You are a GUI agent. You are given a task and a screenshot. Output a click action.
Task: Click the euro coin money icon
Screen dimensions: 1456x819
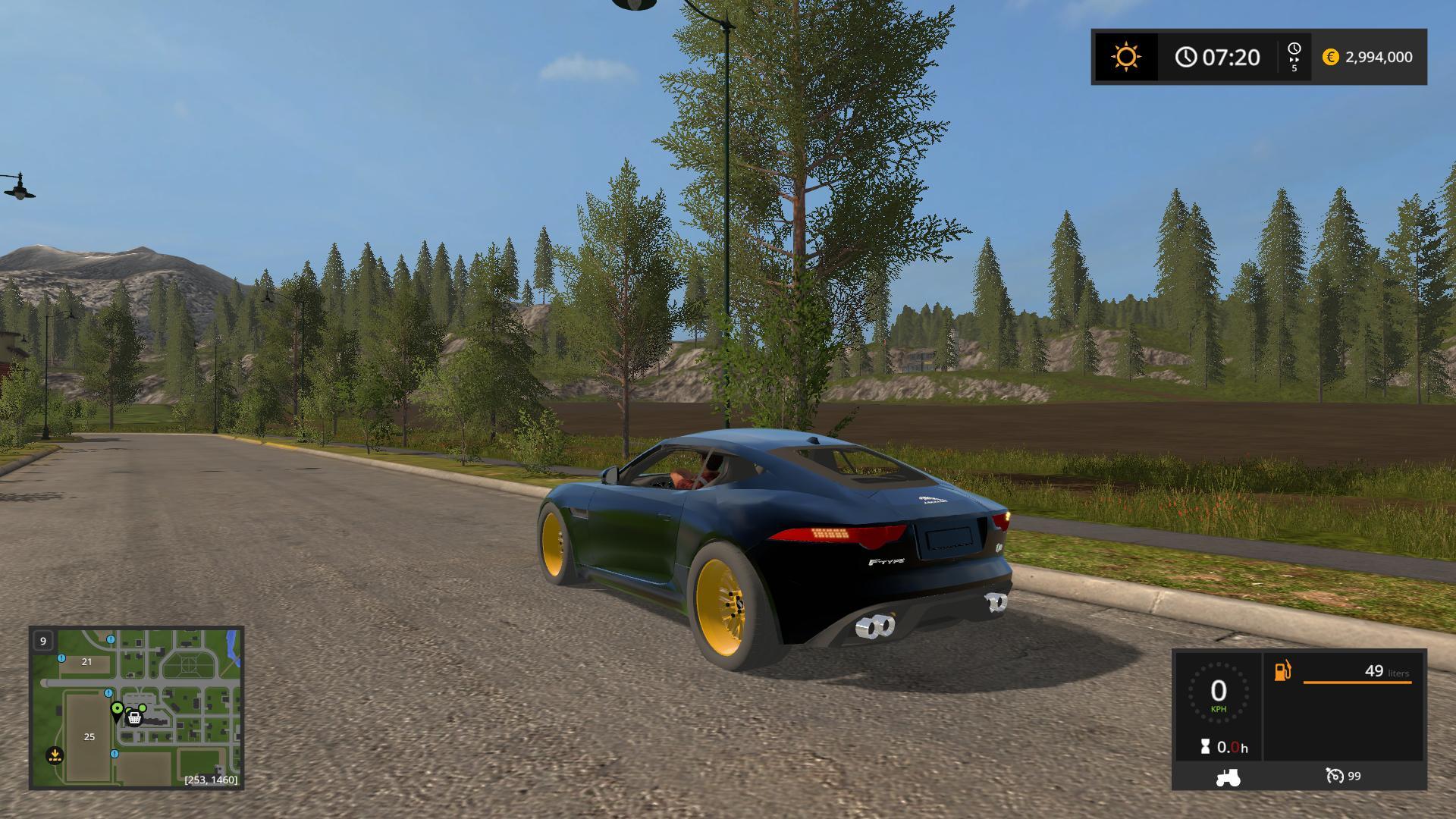point(1330,57)
